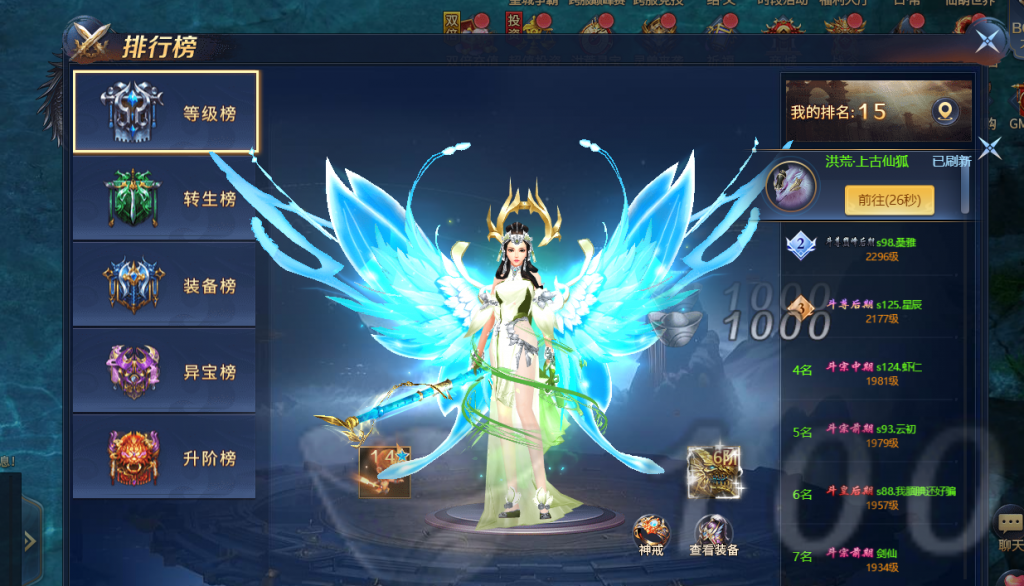Show the 异宝榜 treasure ranking

[x=165, y=371]
